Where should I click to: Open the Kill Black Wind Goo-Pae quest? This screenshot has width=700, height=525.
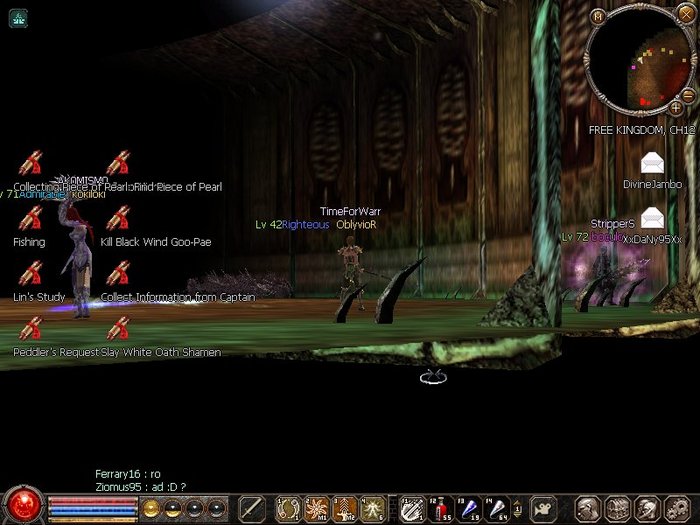click(118, 218)
